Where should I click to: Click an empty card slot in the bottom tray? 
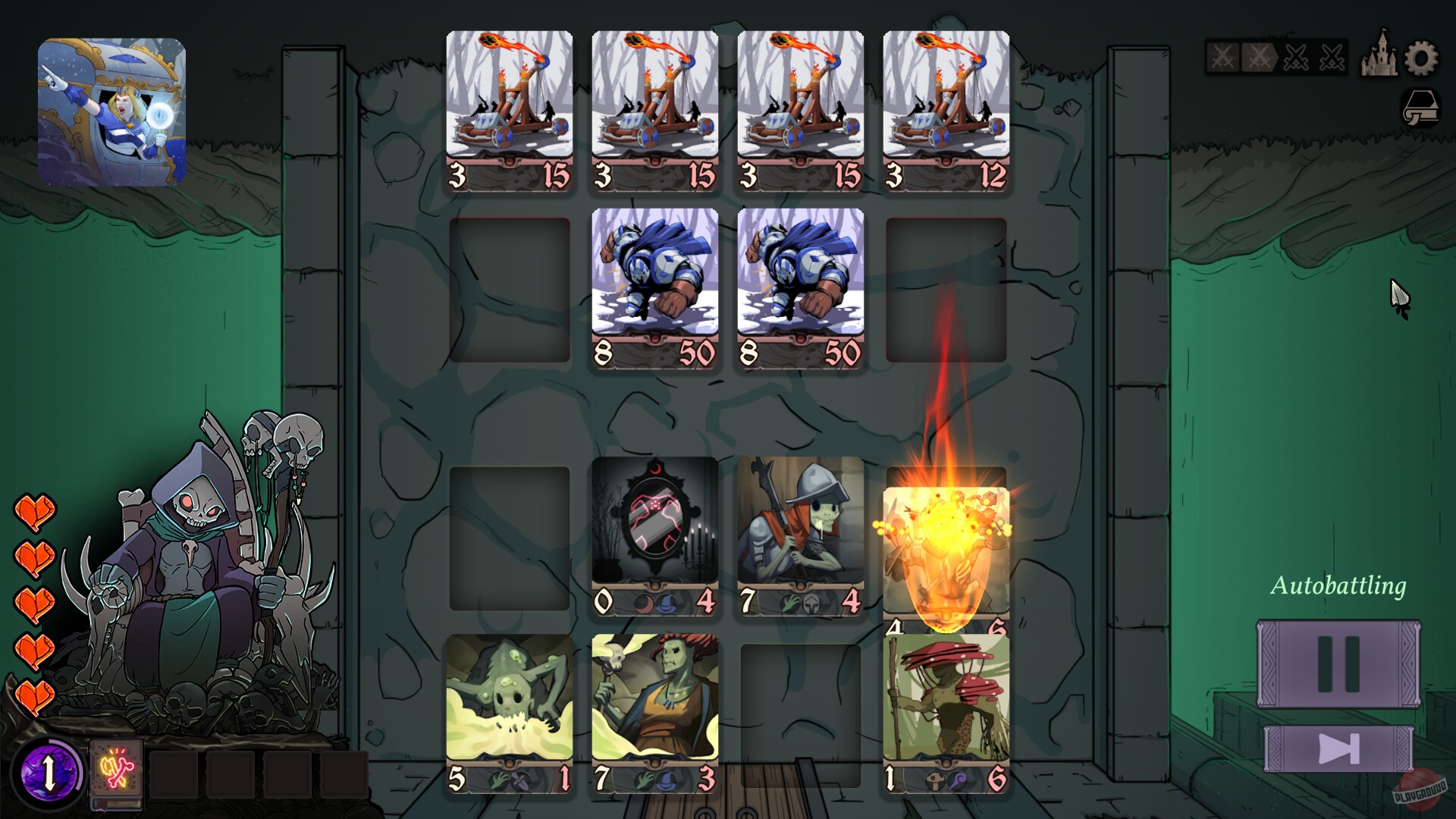click(174, 773)
